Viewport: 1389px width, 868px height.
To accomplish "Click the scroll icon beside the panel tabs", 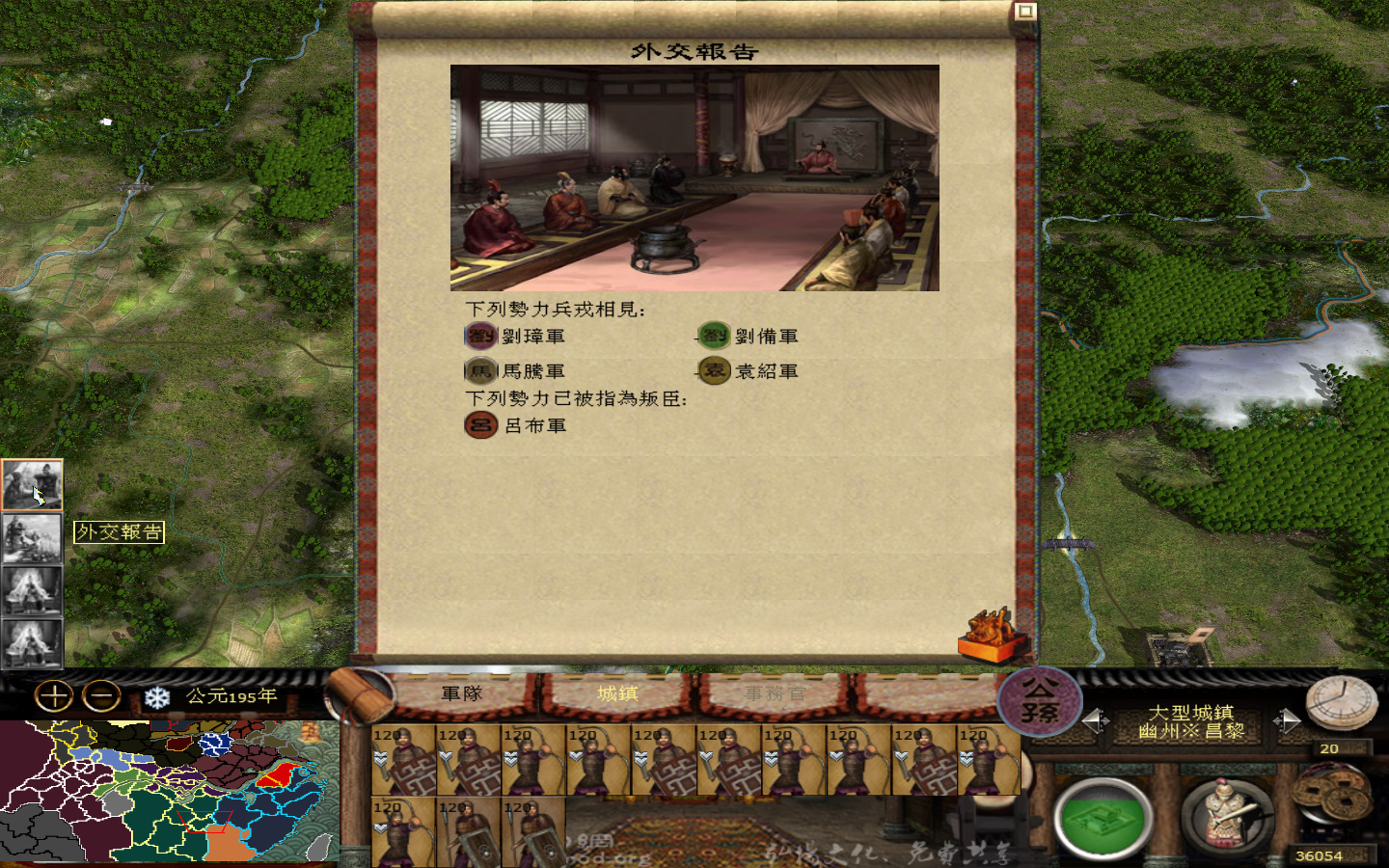I will click(358, 694).
